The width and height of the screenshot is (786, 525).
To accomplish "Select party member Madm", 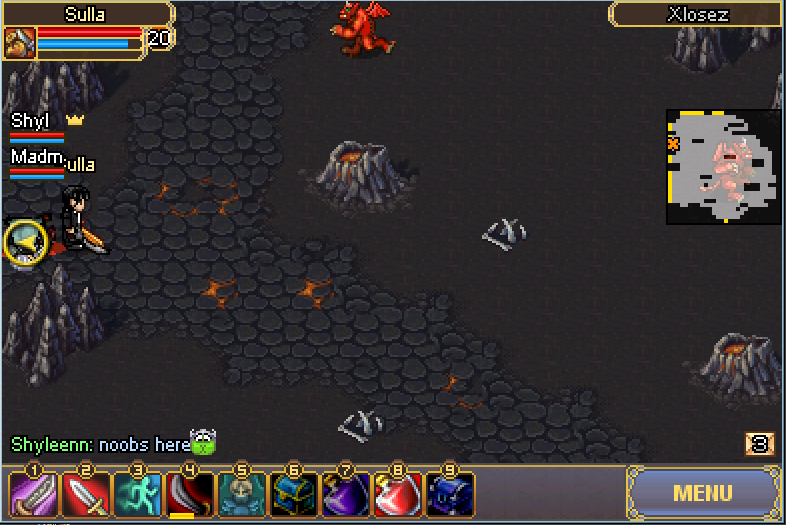I will tap(37, 158).
